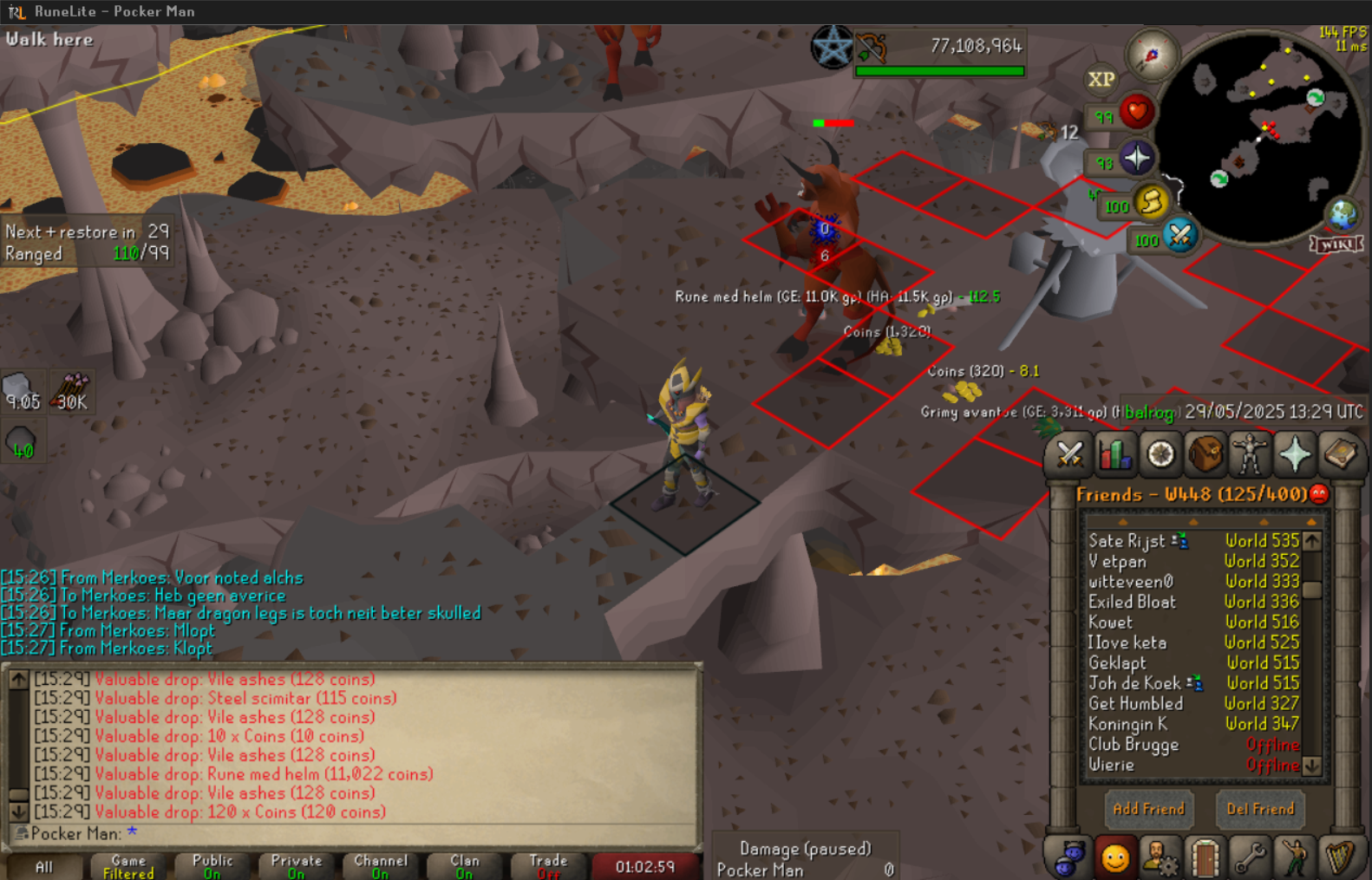1372x880 pixels.
Task: Select friend Sate Rijst in the list
Action: [1127, 541]
